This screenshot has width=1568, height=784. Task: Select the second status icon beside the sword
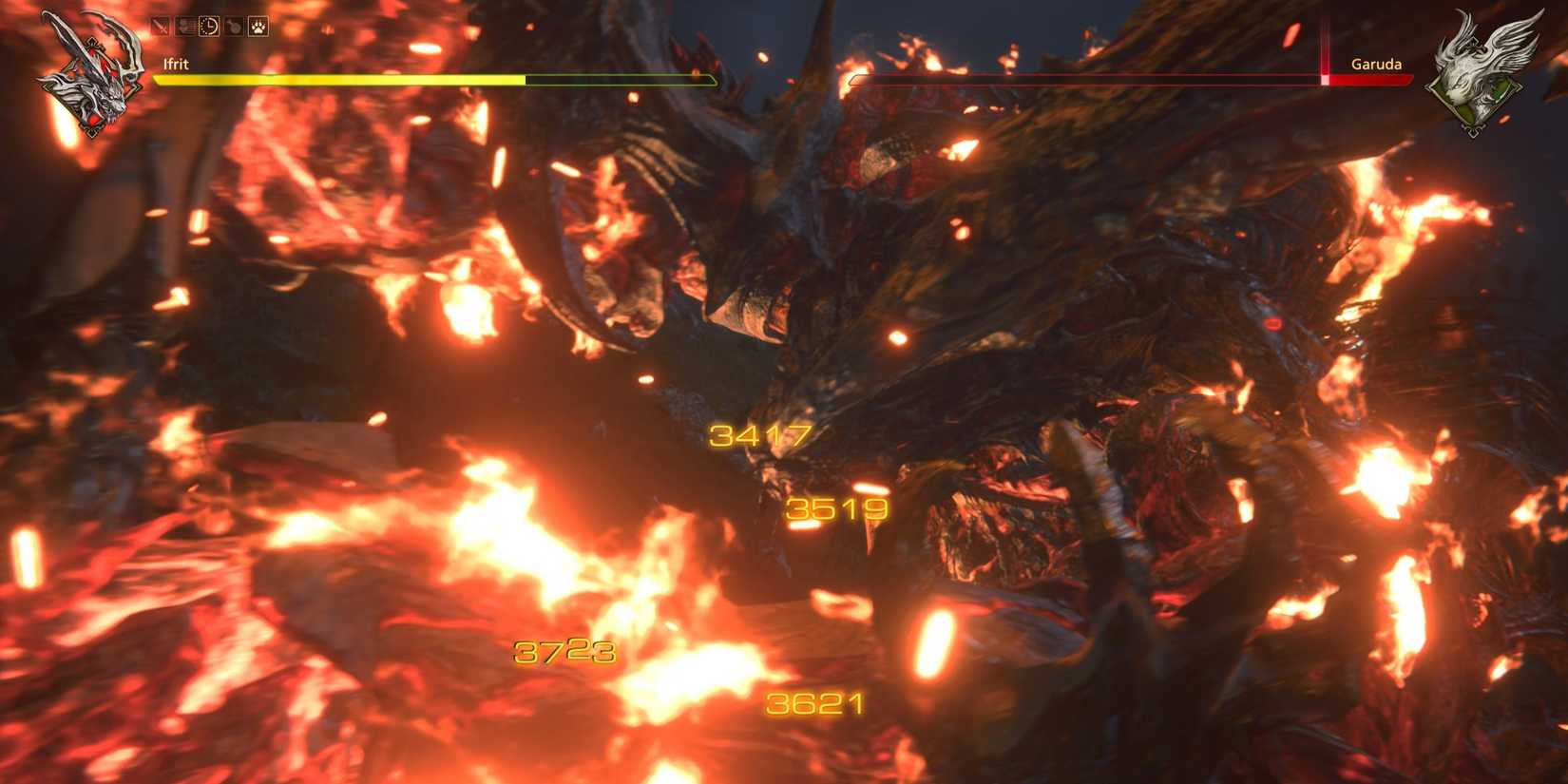185,26
